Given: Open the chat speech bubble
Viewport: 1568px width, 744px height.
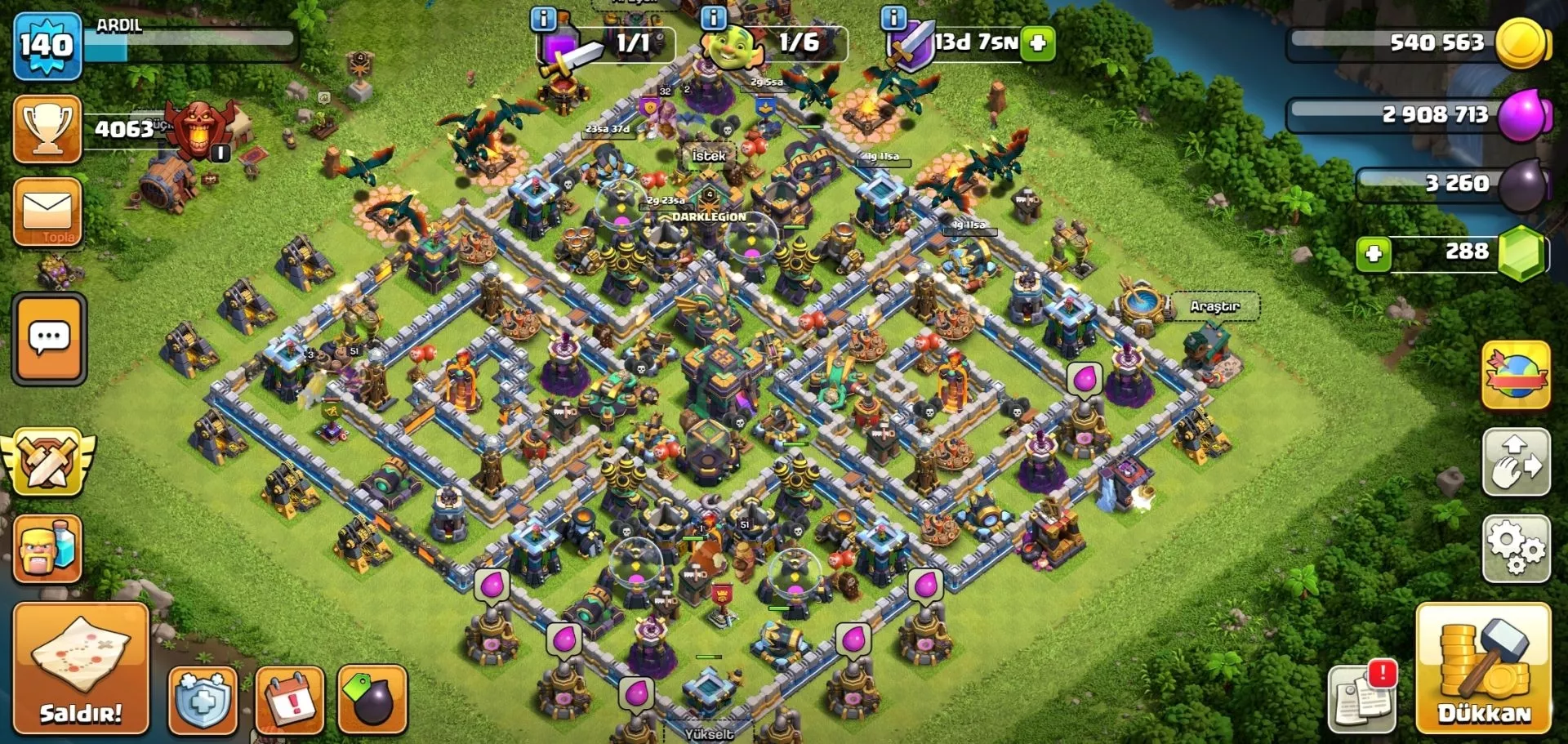Looking at the screenshot, I should pyautogui.click(x=49, y=338).
